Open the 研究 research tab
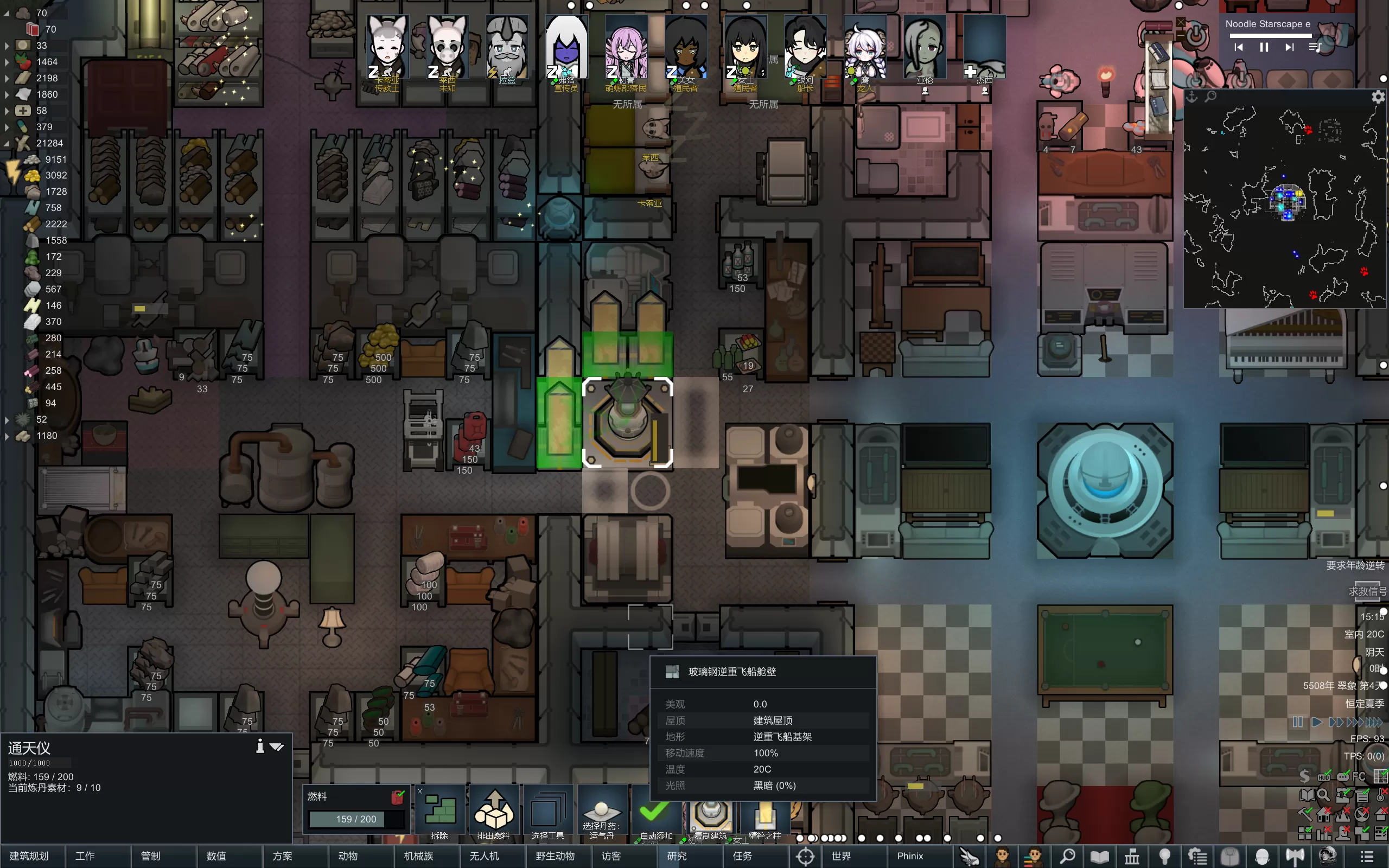 [677, 856]
